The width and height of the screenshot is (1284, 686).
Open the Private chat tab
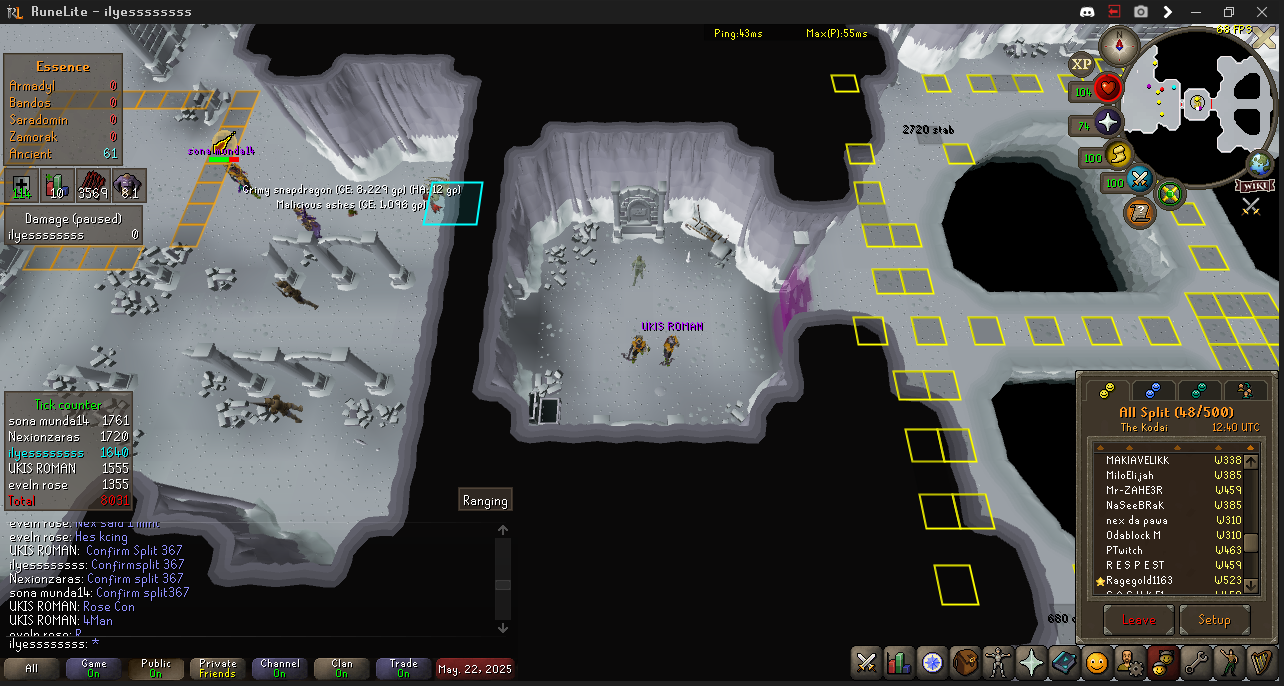pos(218,668)
